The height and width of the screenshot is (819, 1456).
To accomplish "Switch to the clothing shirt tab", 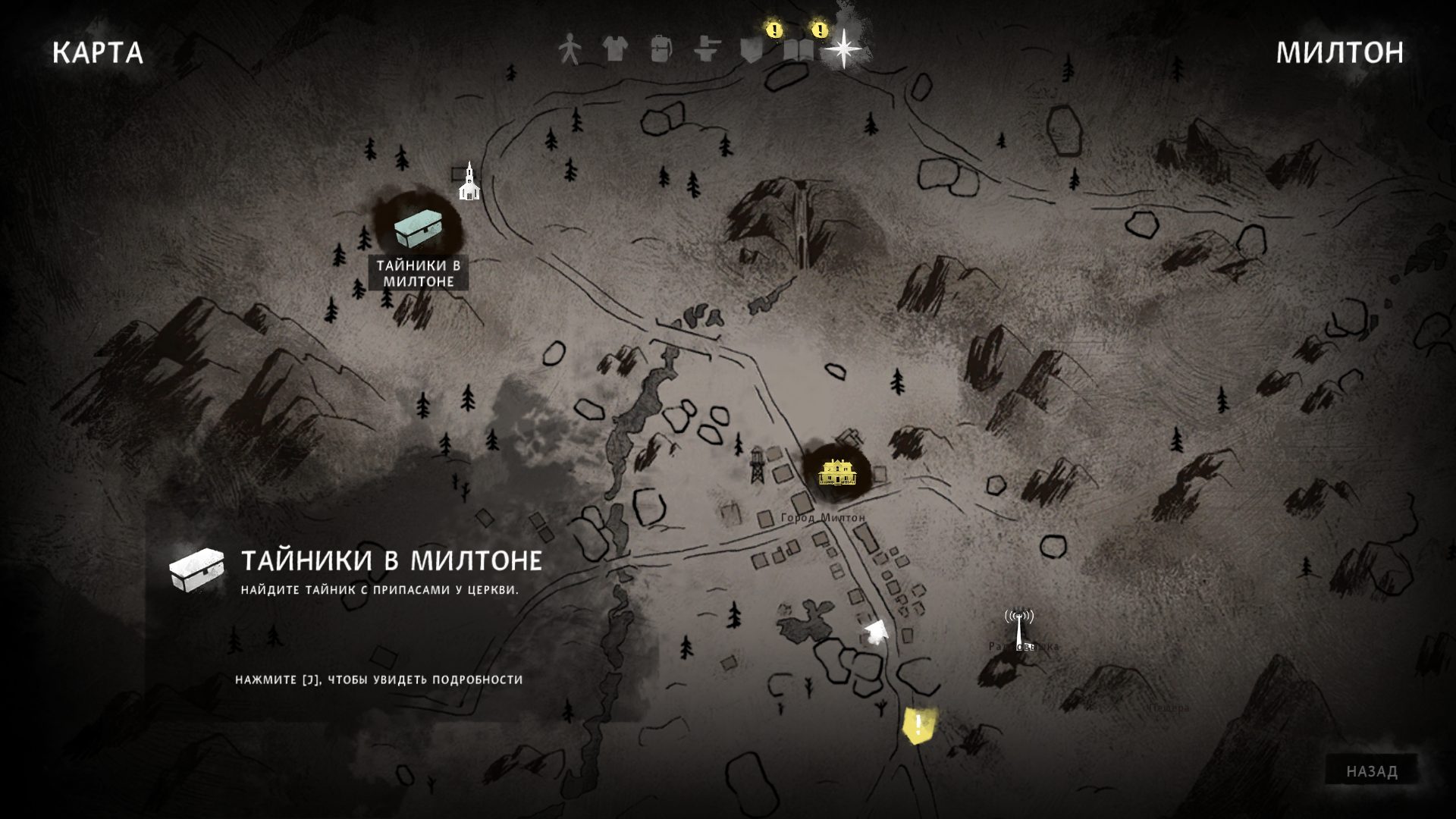I will (615, 49).
